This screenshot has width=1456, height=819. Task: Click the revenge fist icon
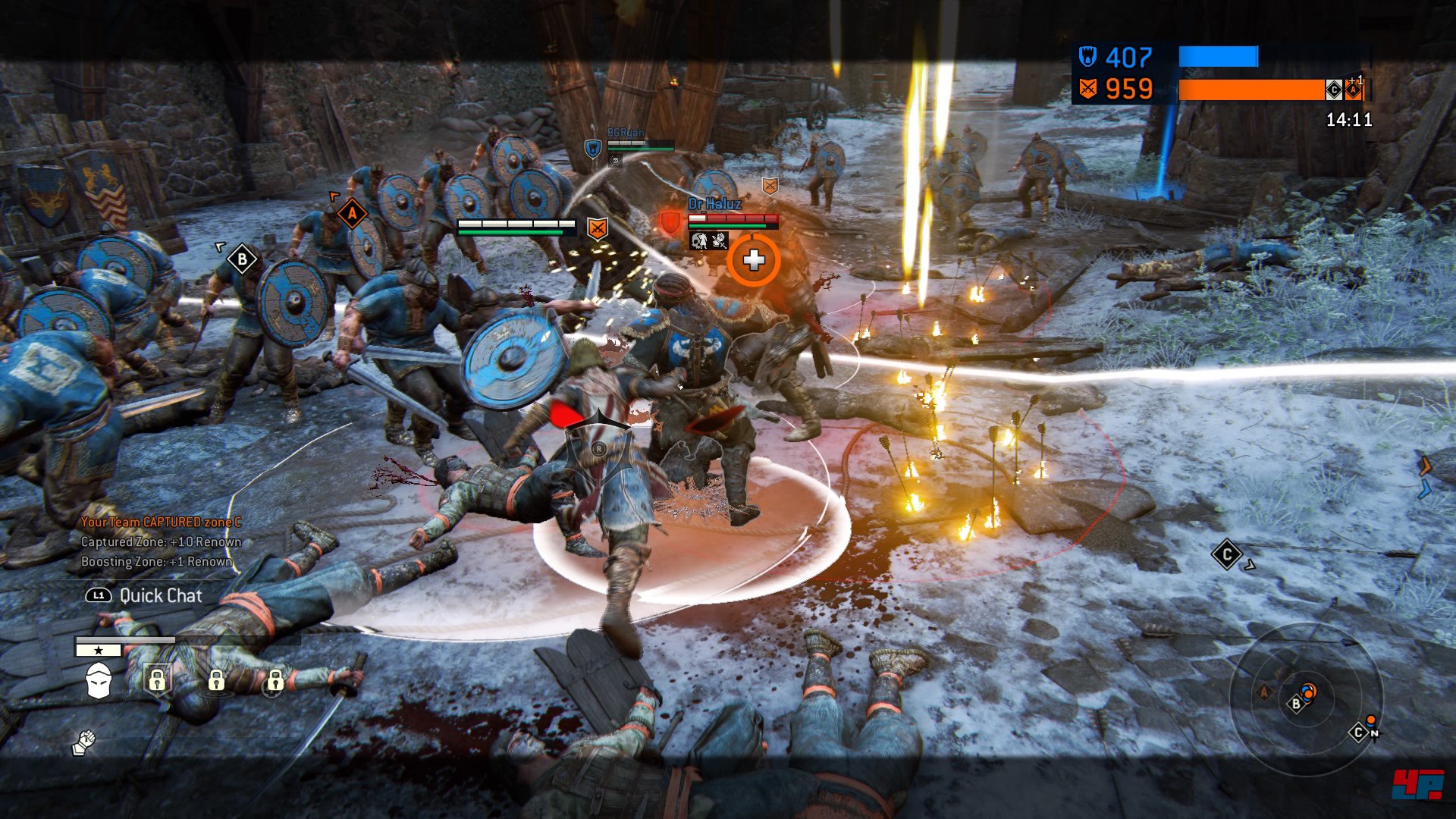[x=84, y=742]
